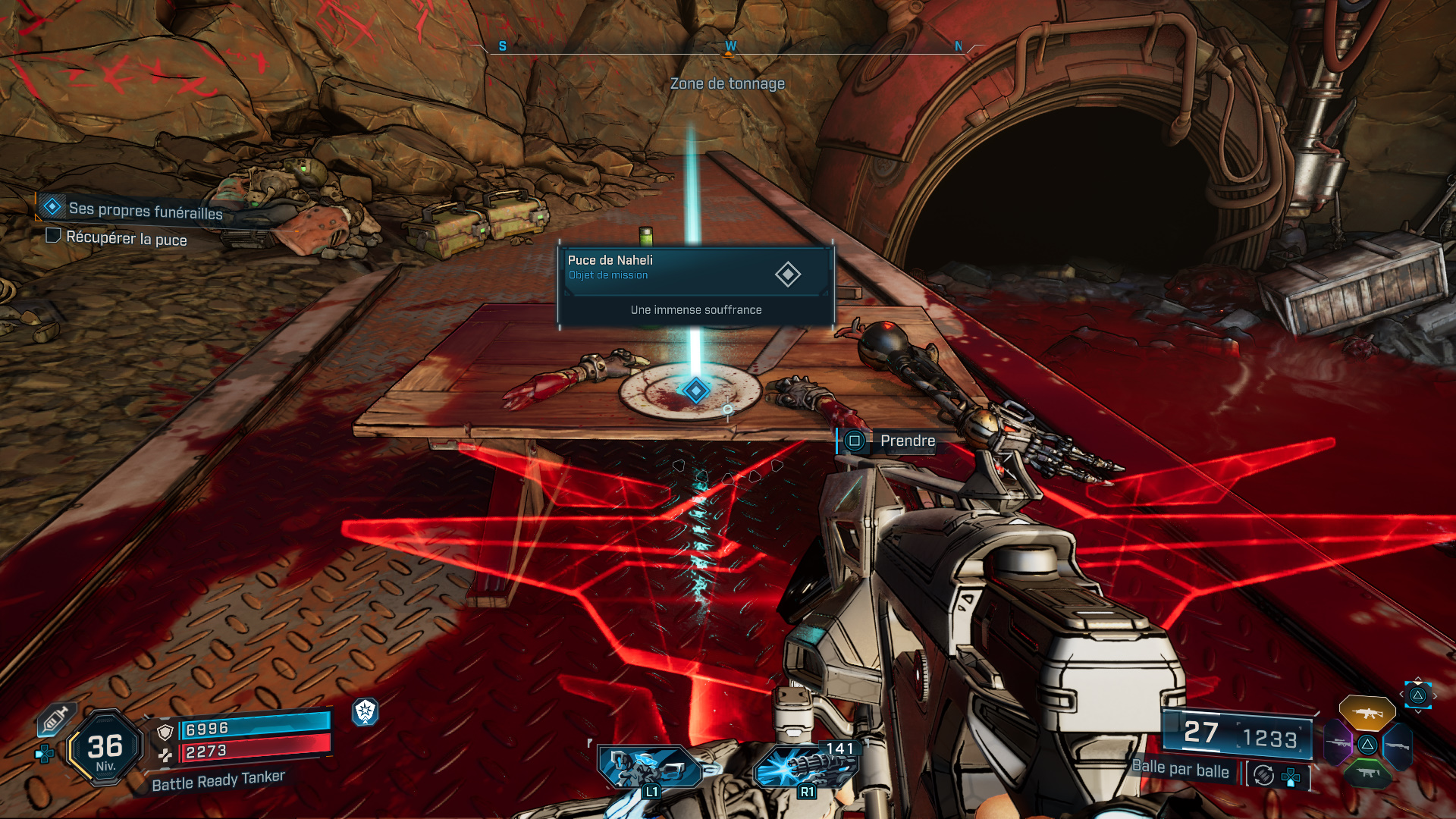Select the shotgun slot on the weapon wheel
This screenshot has height=819, width=1456.
click(x=1397, y=745)
